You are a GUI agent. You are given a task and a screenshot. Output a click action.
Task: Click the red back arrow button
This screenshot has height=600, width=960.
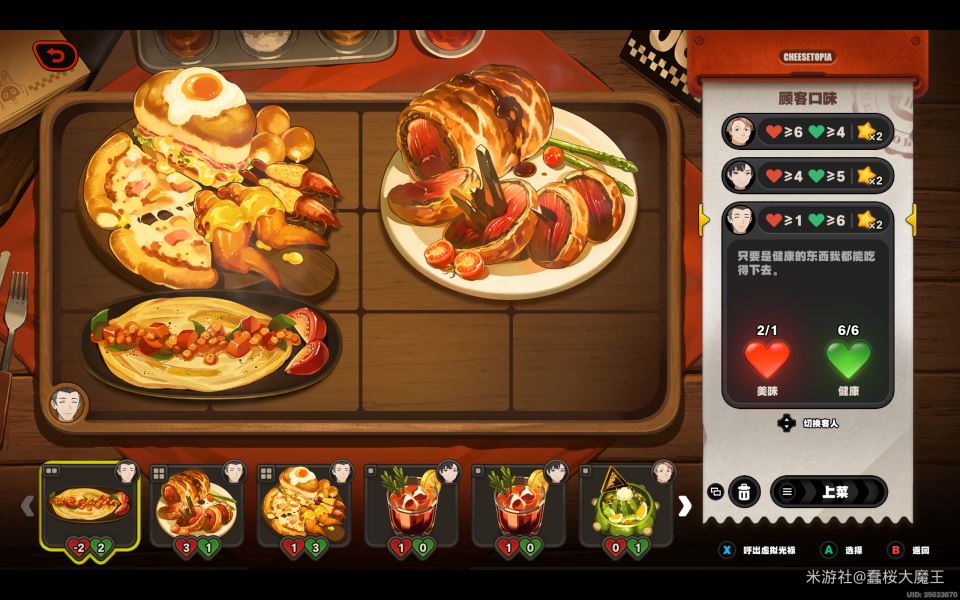(54, 56)
